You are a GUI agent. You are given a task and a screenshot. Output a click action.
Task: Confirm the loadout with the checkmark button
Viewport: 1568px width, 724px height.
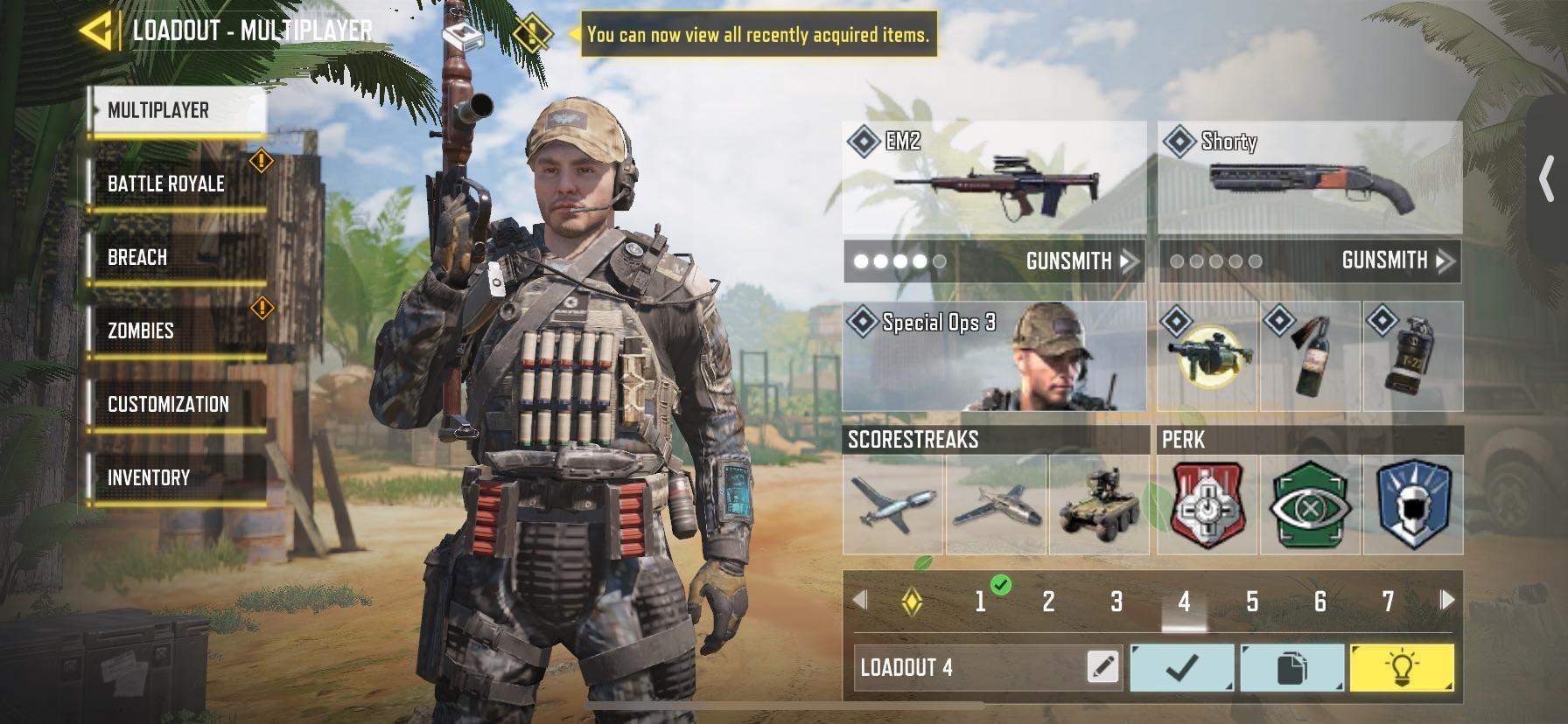click(1182, 667)
